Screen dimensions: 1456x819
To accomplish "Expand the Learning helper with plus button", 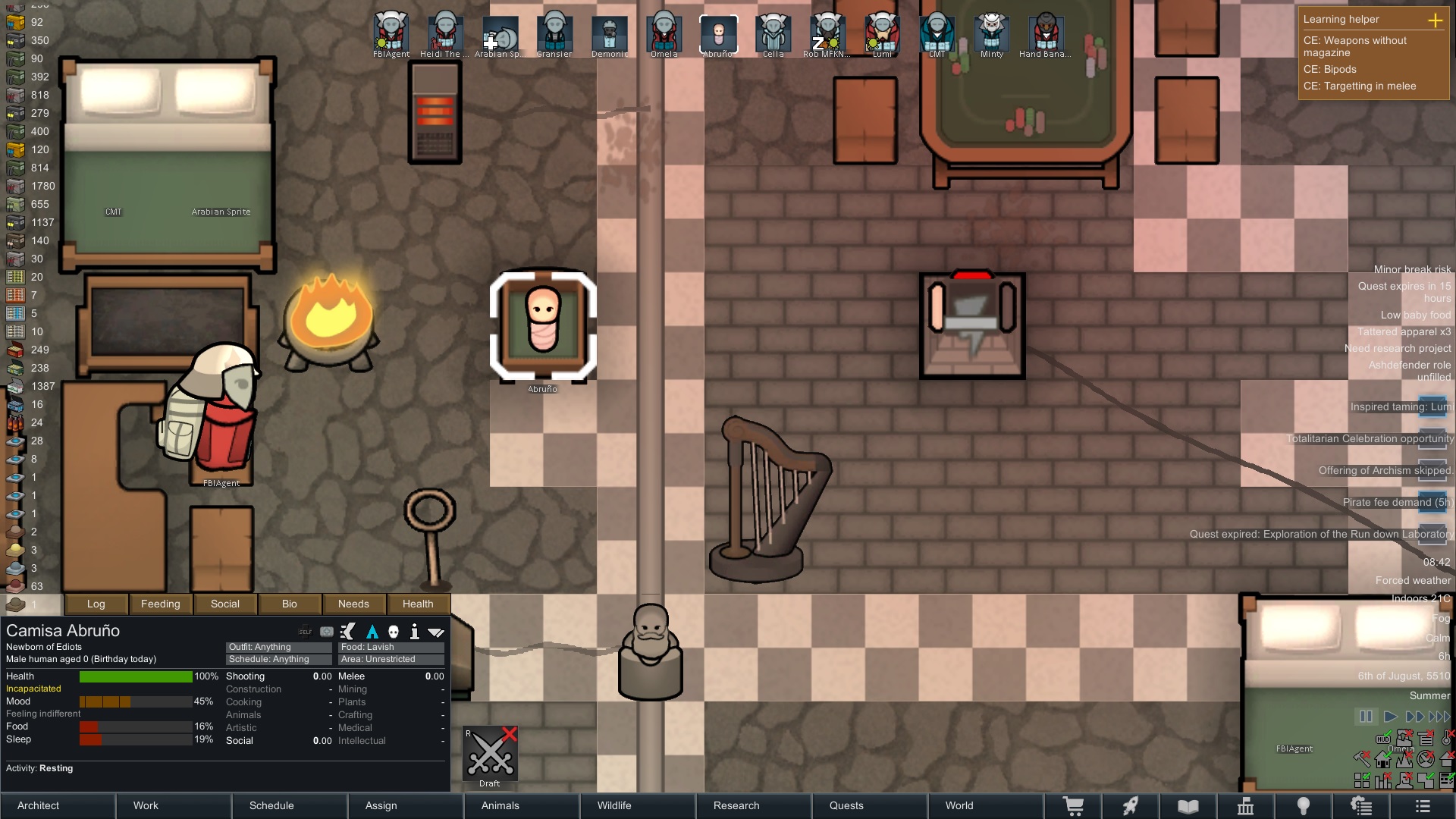I will 1435,20.
